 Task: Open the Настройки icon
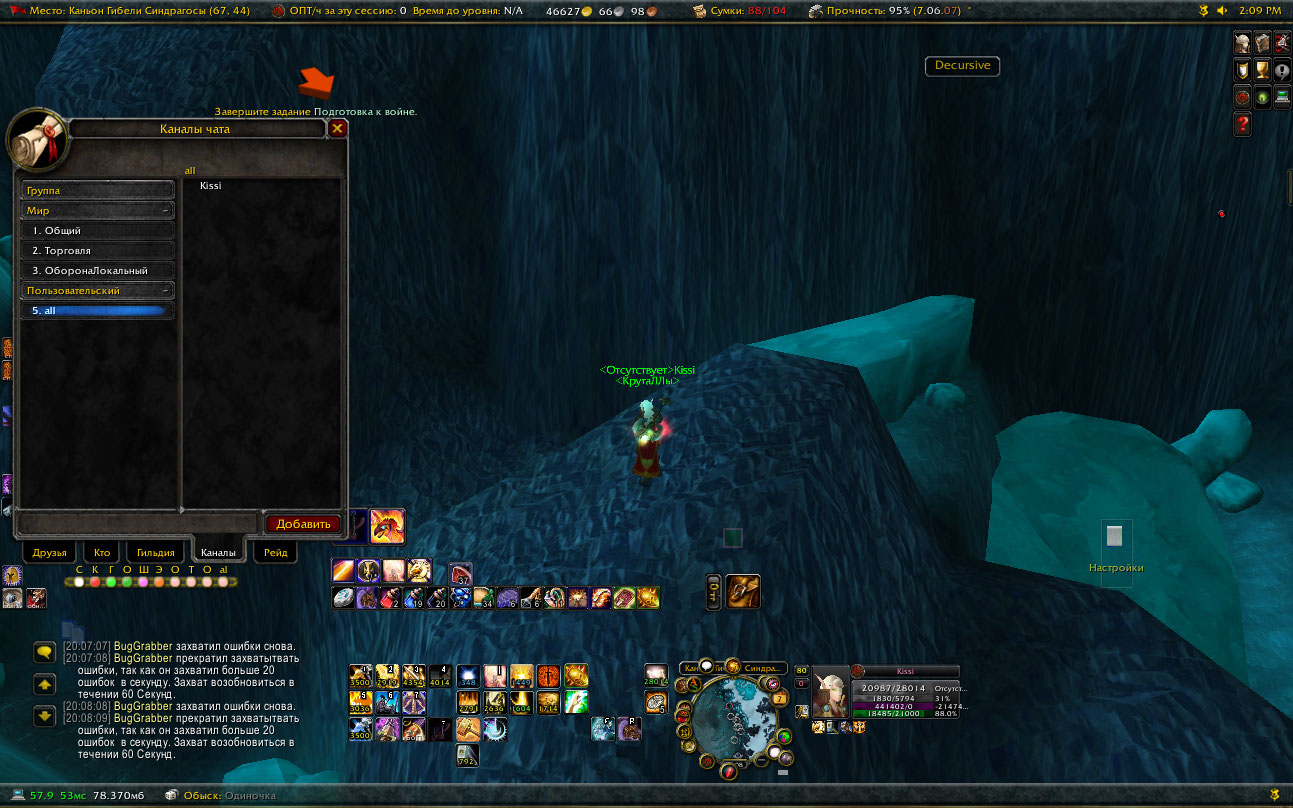(1115, 537)
